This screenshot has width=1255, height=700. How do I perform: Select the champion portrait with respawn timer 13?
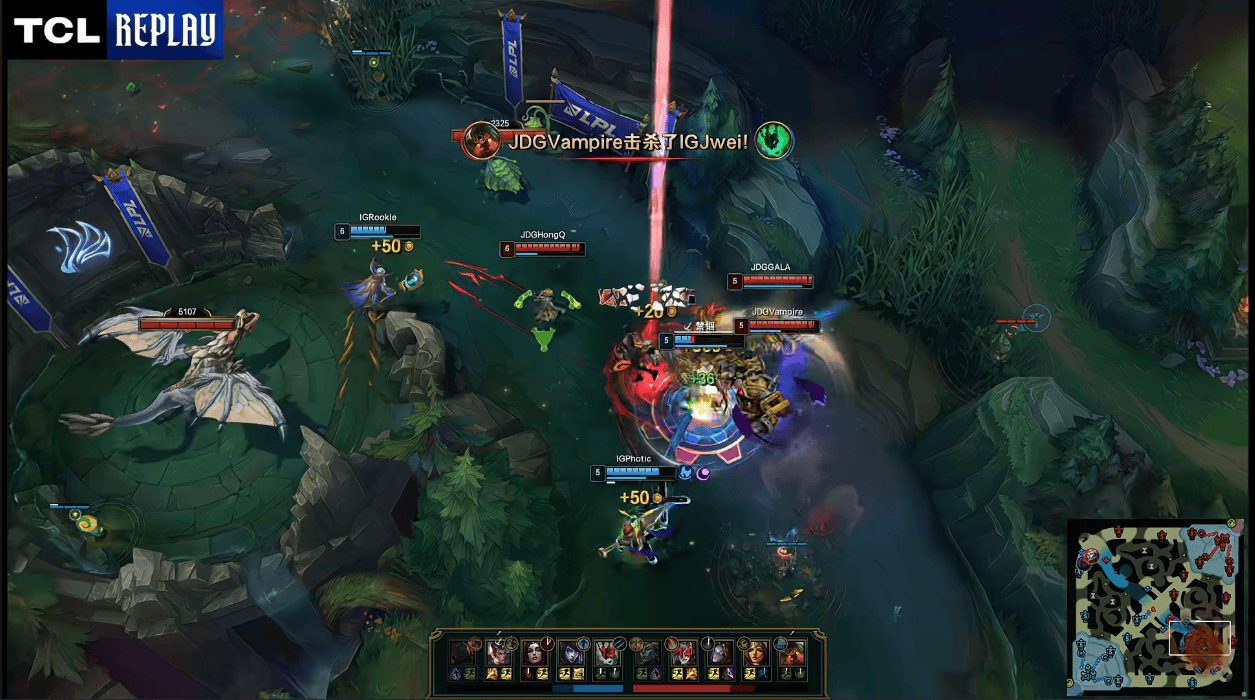coord(607,654)
